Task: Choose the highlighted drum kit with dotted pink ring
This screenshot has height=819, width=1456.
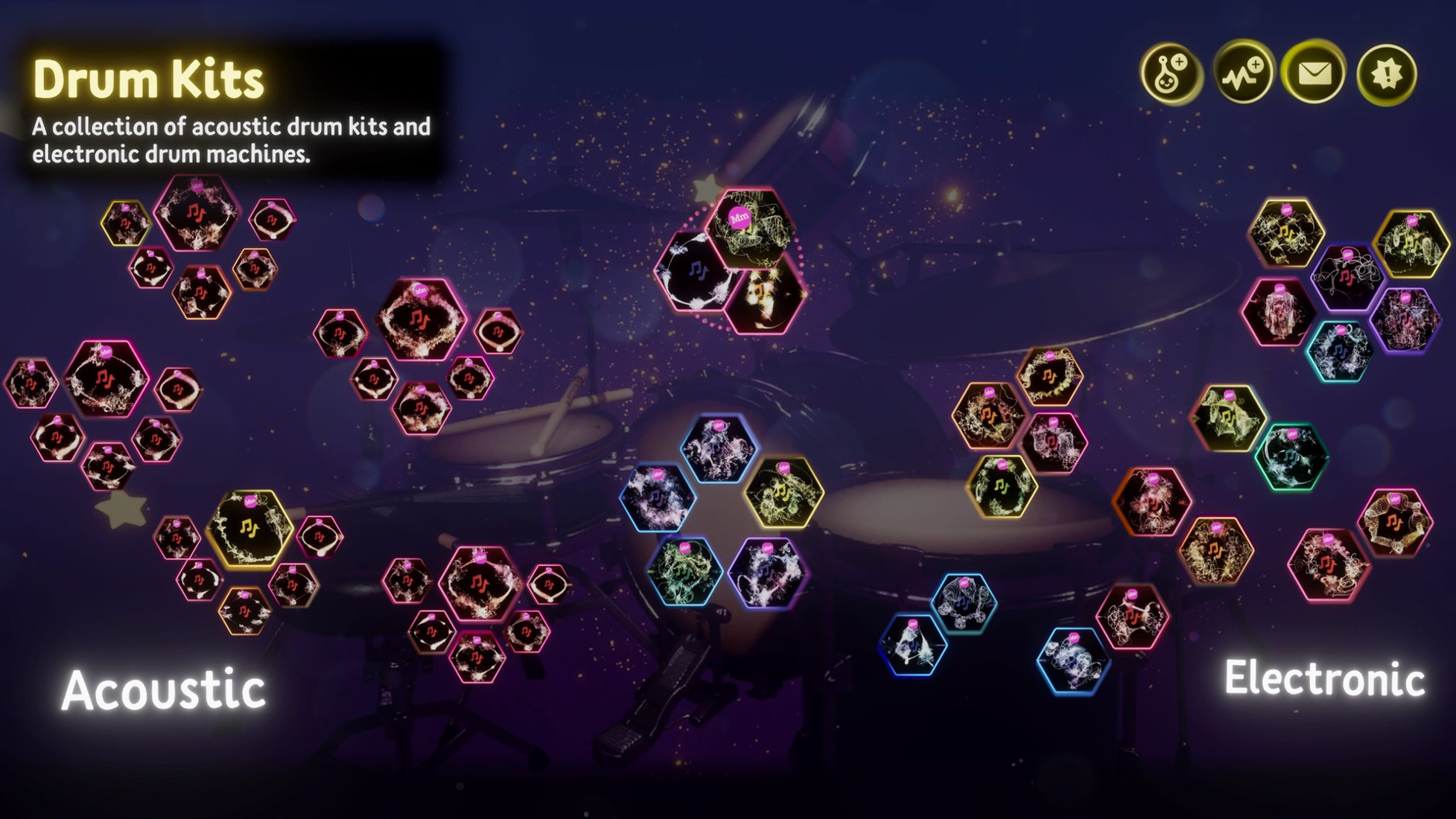Action: tap(748, 226)
